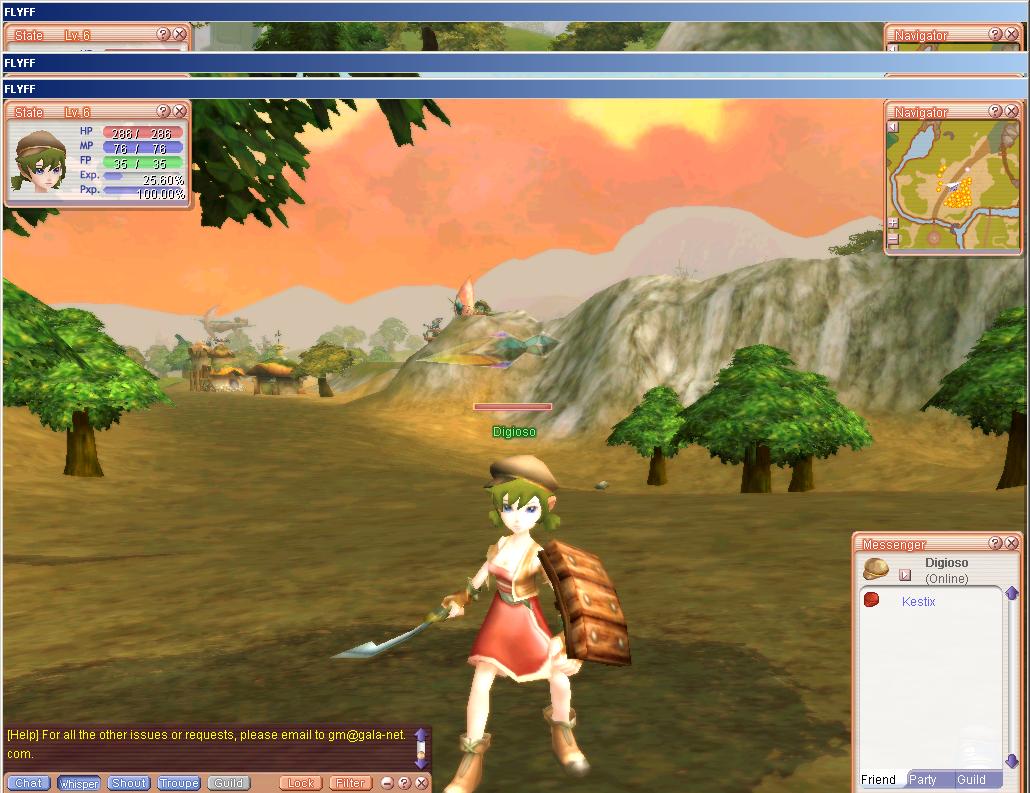Zoom in the Navigator map

[893, 223]
